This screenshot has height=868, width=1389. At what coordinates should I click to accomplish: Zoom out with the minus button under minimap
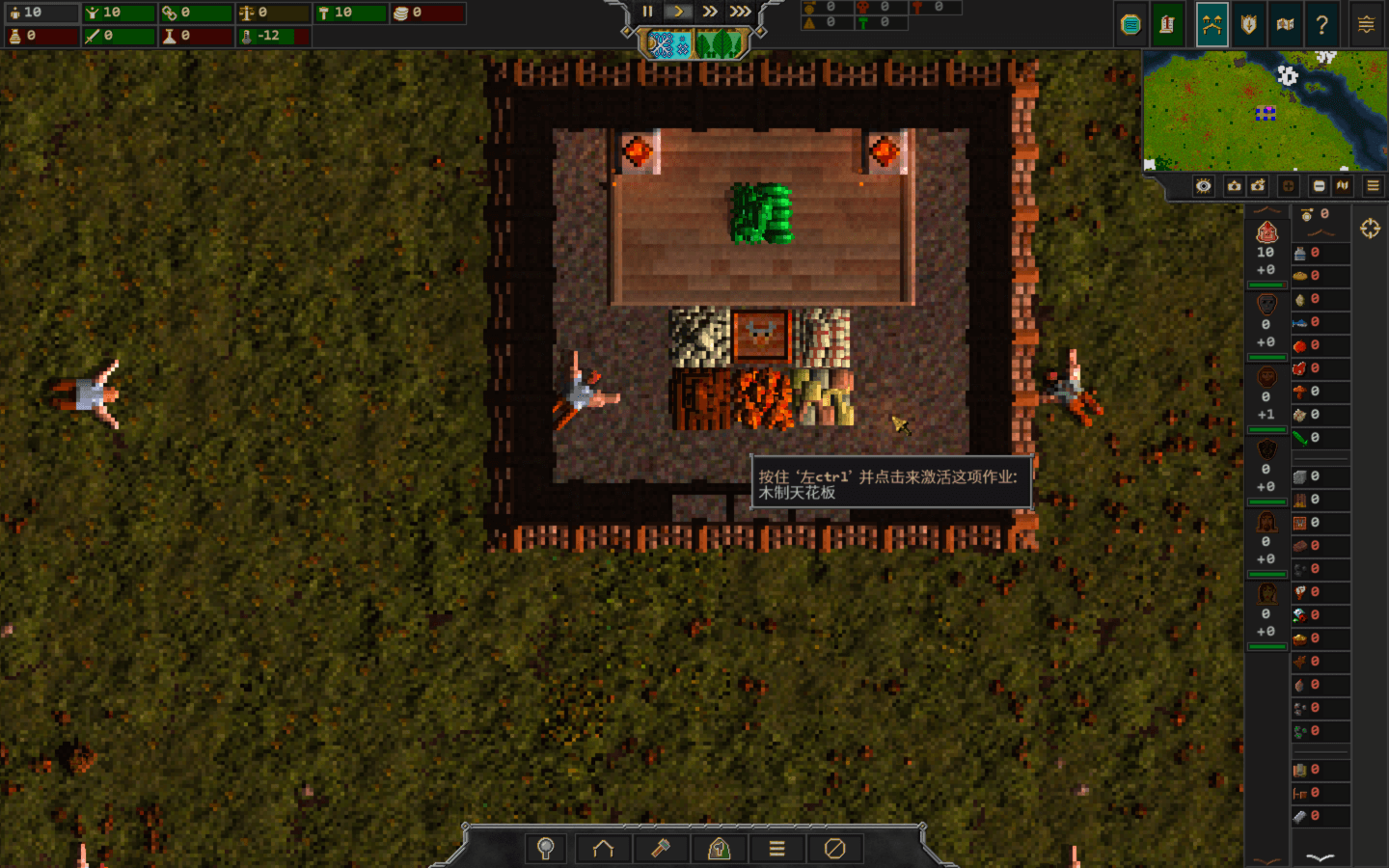click(1319, 186)
